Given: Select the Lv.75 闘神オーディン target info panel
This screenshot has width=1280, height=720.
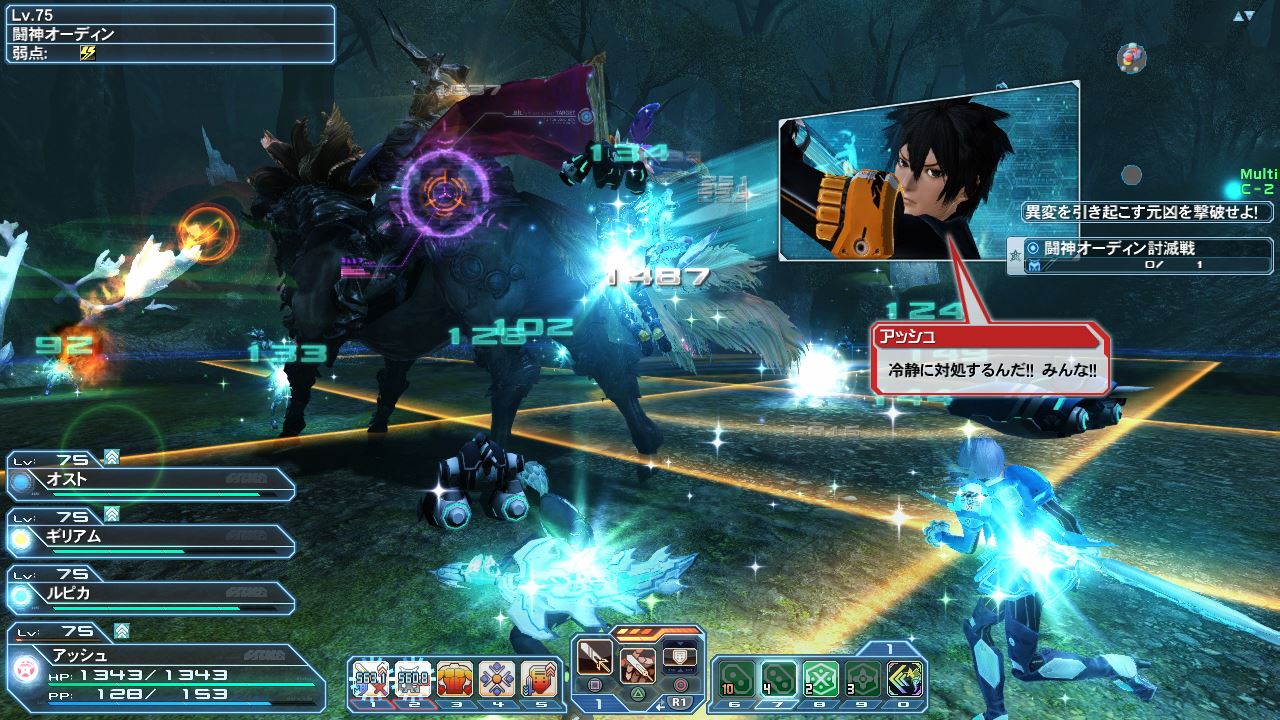Looking at the screenshot, I should [x=170, y=34].
